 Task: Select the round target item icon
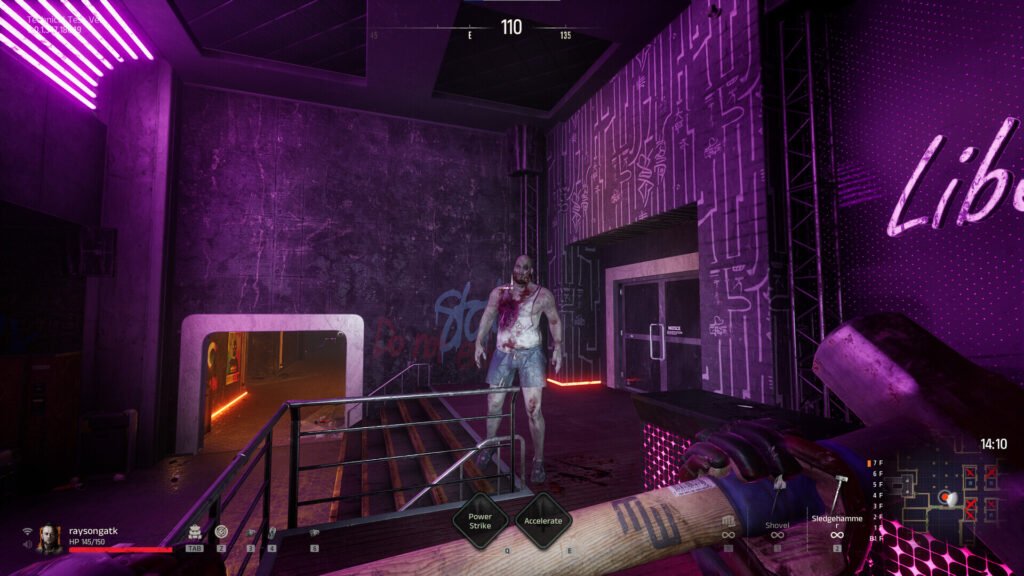point(221,530)
